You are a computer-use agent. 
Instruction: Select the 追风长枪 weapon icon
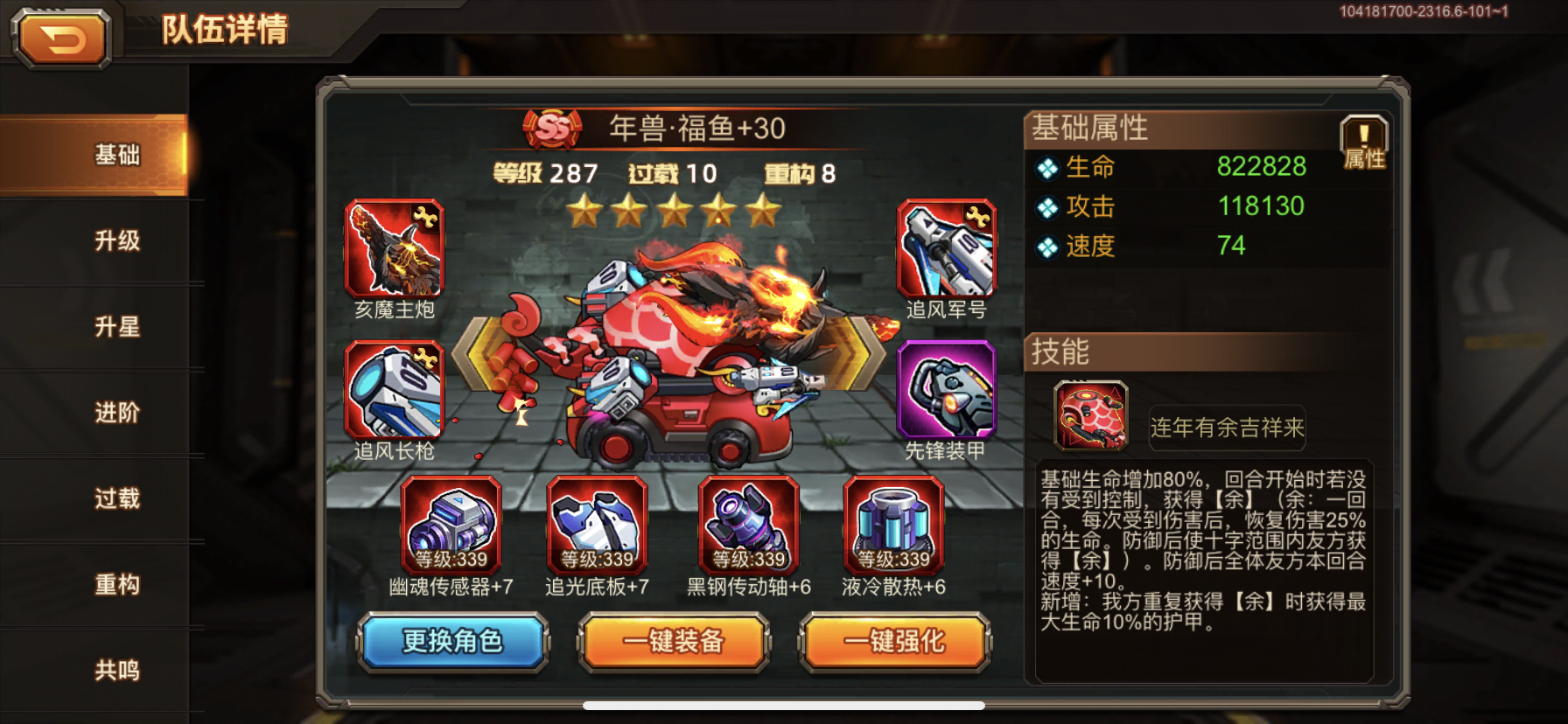pos(396,389)
